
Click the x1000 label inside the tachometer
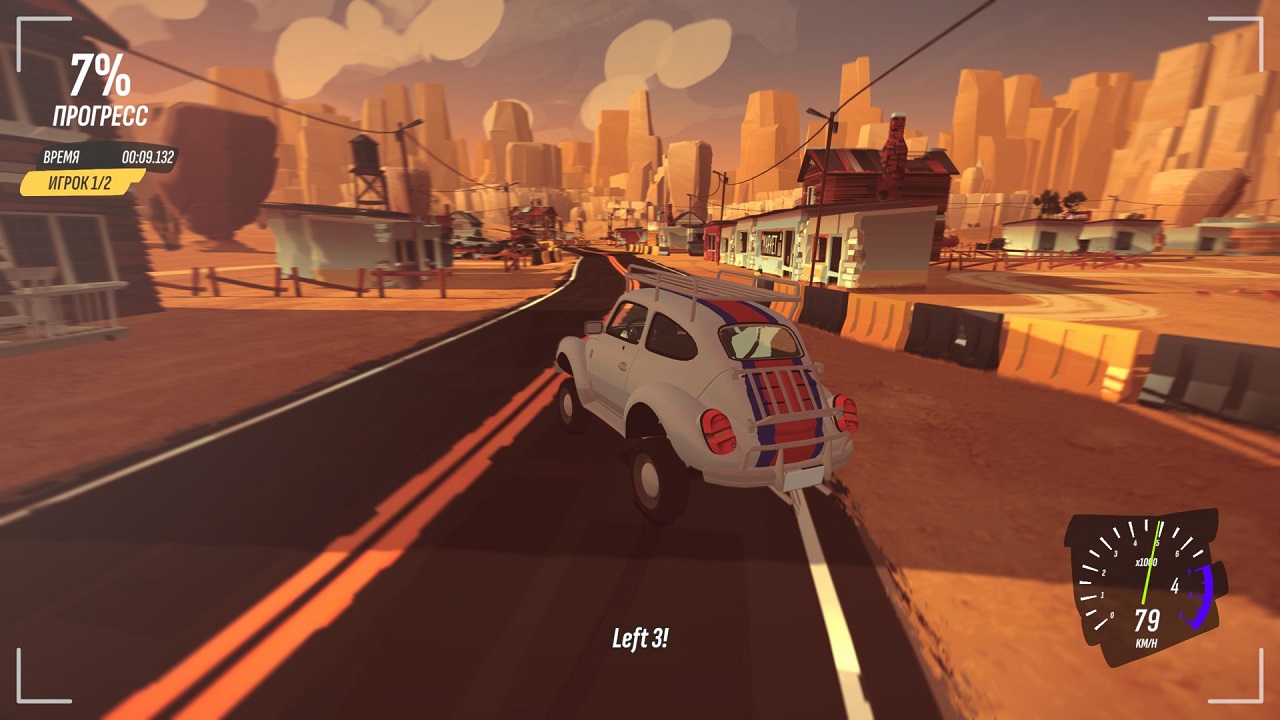pos(1146,561)
